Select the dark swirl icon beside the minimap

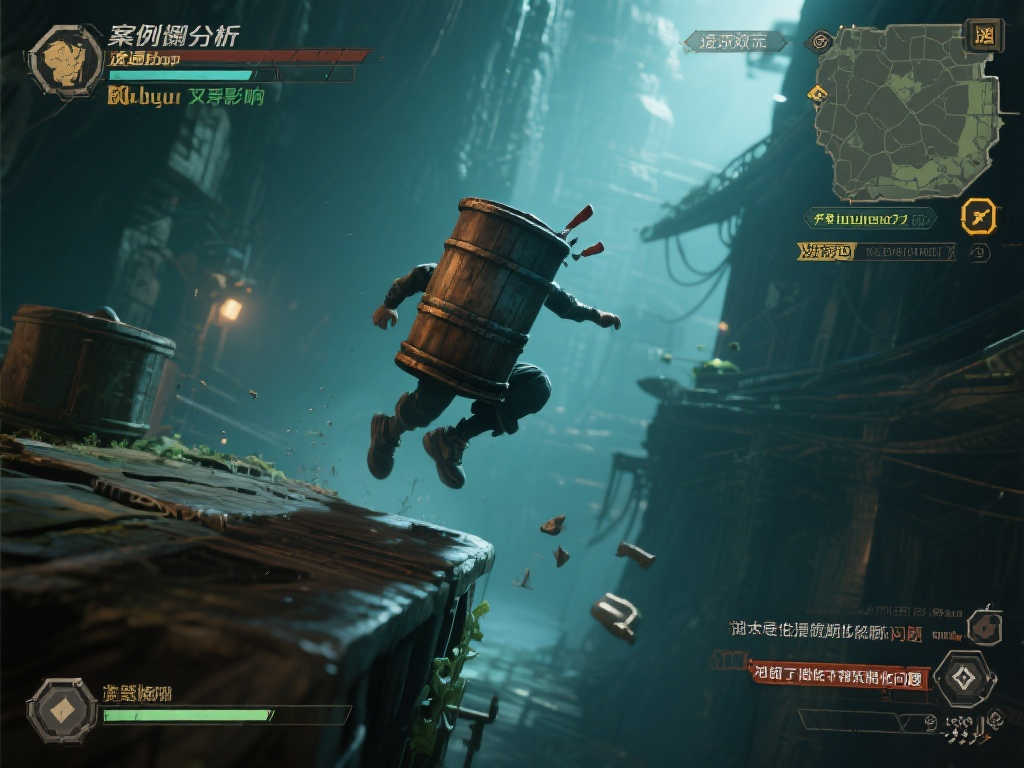(820, 41)
